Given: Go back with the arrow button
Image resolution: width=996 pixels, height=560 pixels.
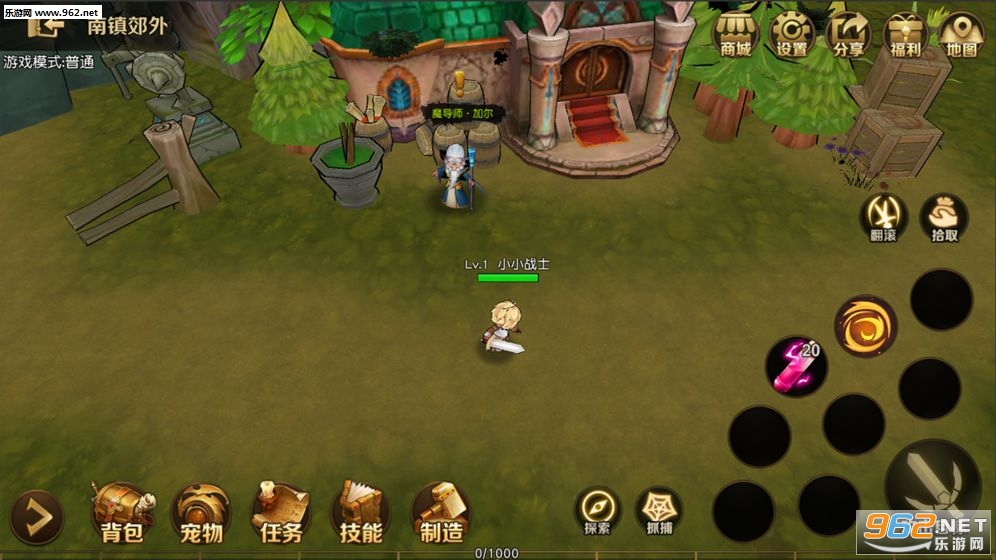Looking at the screenshot, I should (44, 24).
